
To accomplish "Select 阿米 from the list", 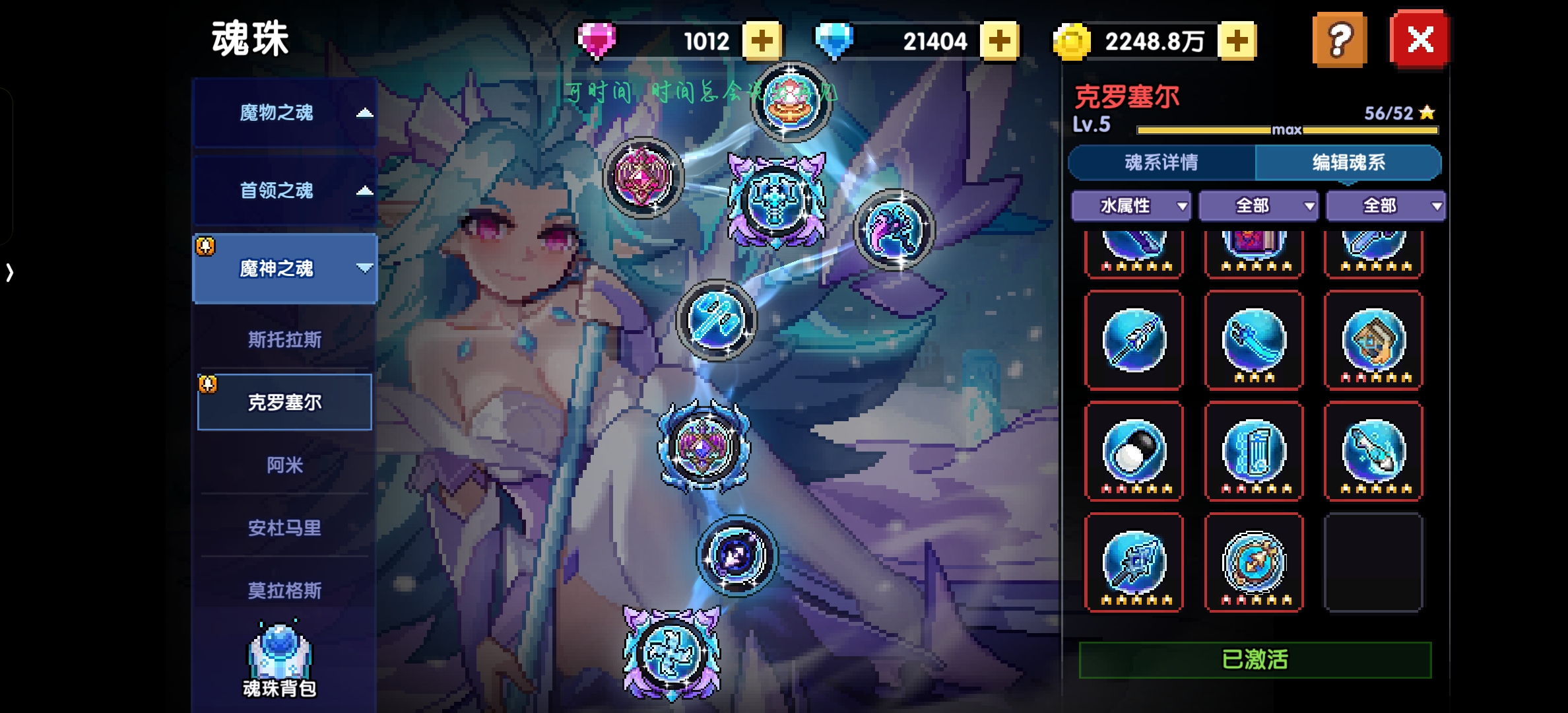I will pos(284,465).
